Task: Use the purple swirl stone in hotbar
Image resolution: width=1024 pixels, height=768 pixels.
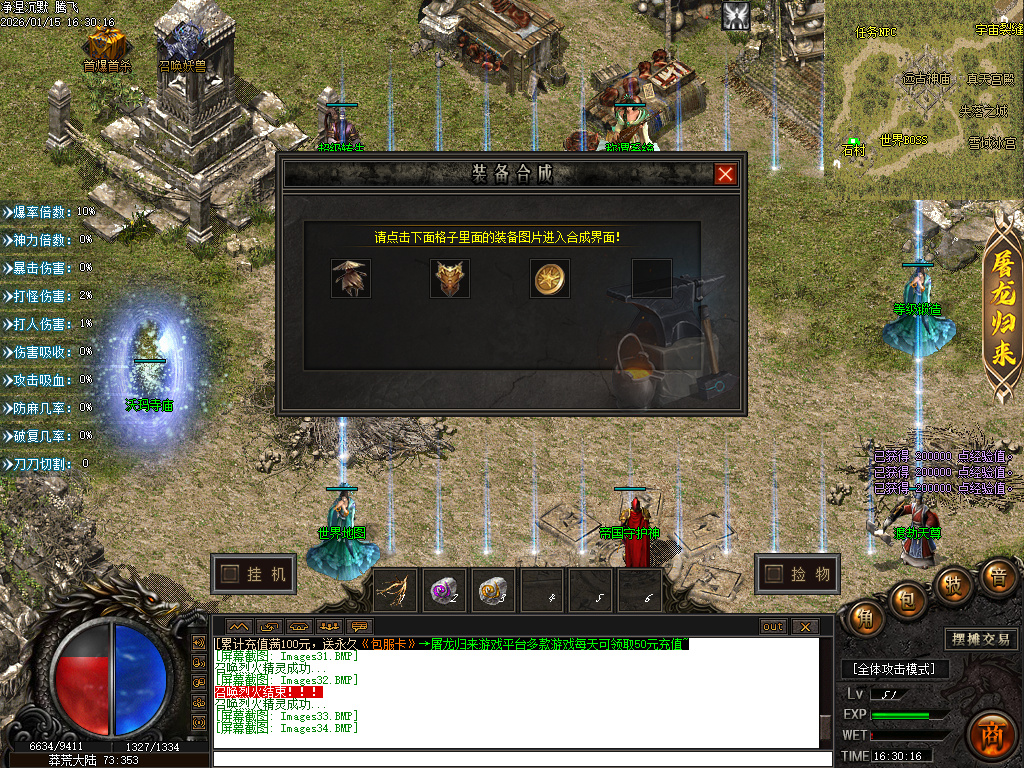Action: (444, 591)
